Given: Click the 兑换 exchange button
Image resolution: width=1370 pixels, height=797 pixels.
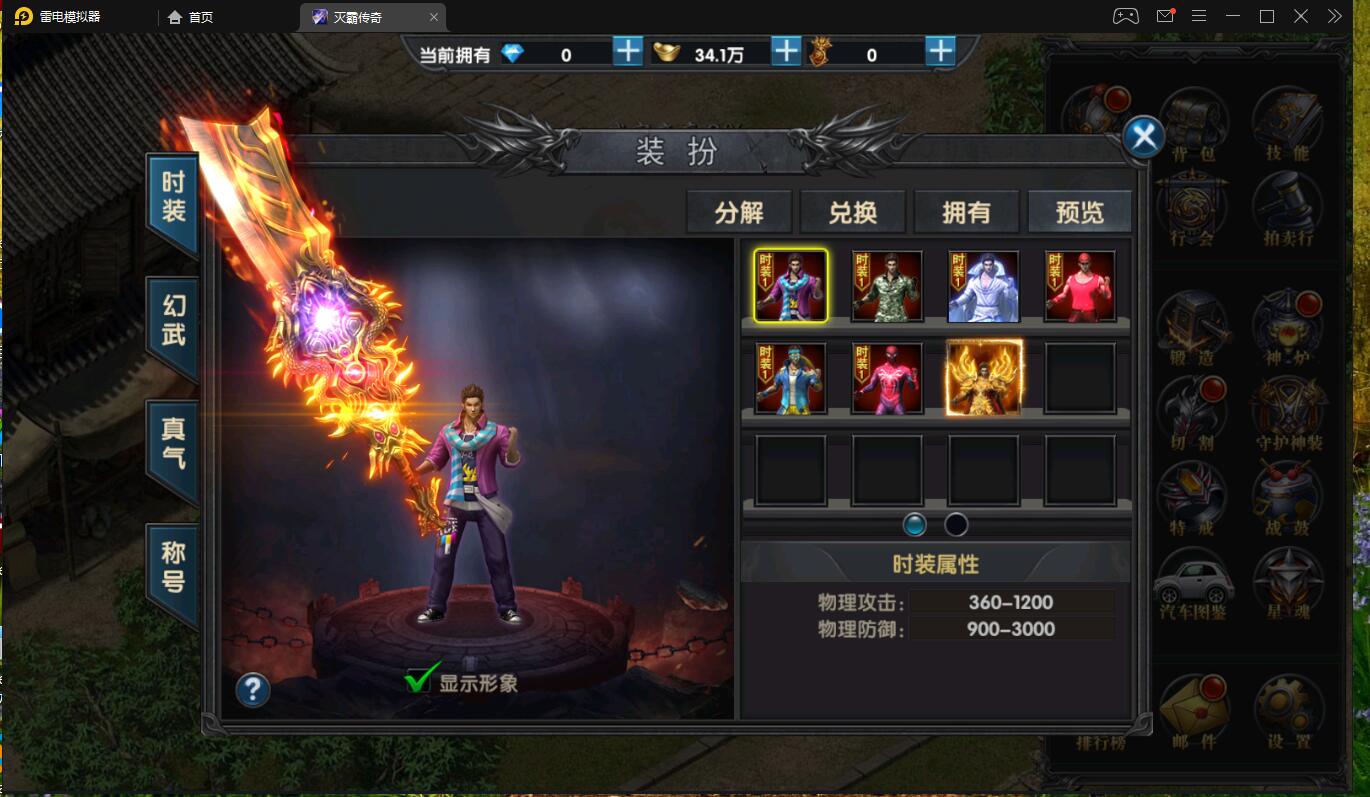Looking at the screenshot, I should 853,212.
